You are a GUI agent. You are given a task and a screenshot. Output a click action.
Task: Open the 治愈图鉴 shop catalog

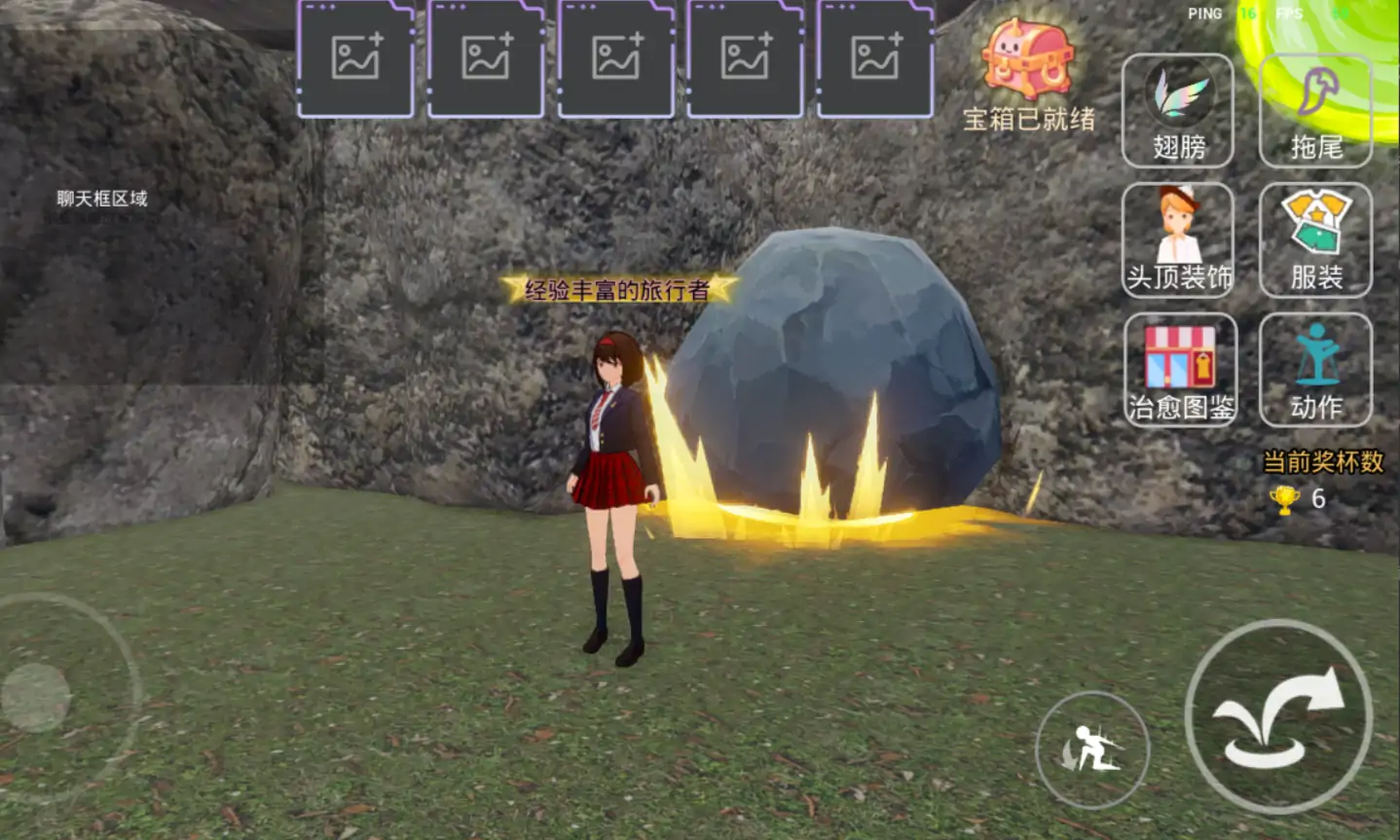tap(1179, 370)
